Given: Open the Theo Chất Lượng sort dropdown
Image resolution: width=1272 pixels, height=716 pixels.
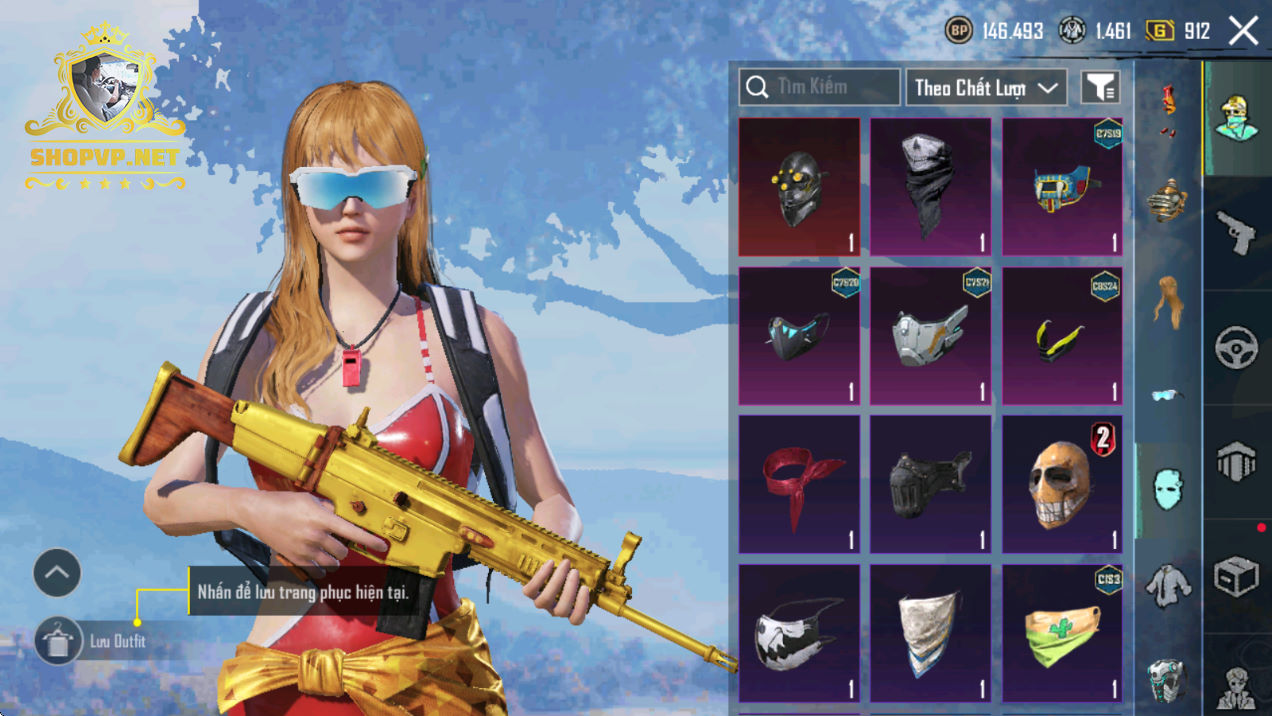Looking at the screenshot, I should [x=985, y=88].
